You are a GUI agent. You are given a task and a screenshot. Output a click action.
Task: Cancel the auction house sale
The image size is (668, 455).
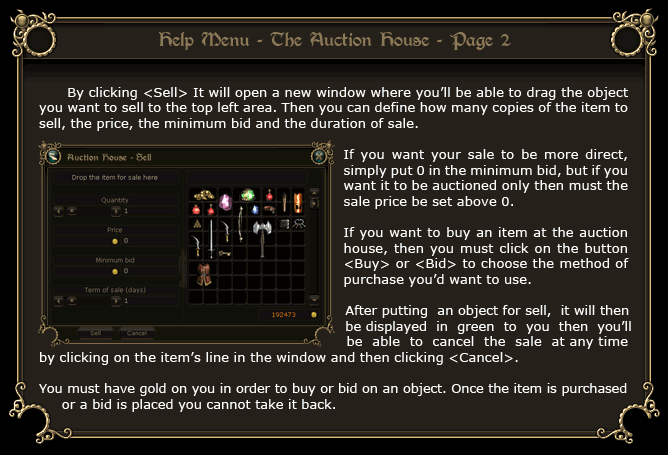[x=137, y=332]
